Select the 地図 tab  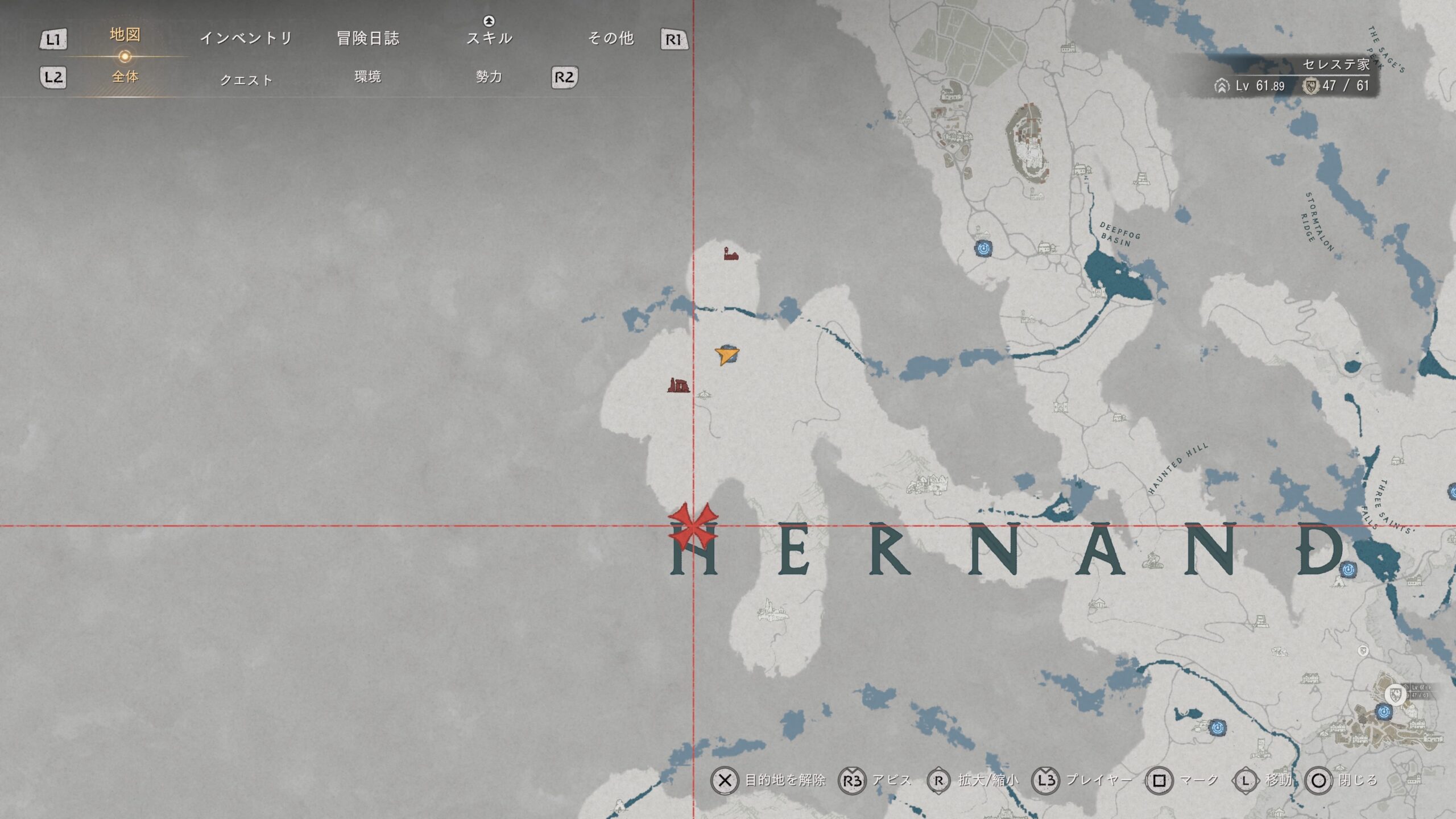click(125, 35)
